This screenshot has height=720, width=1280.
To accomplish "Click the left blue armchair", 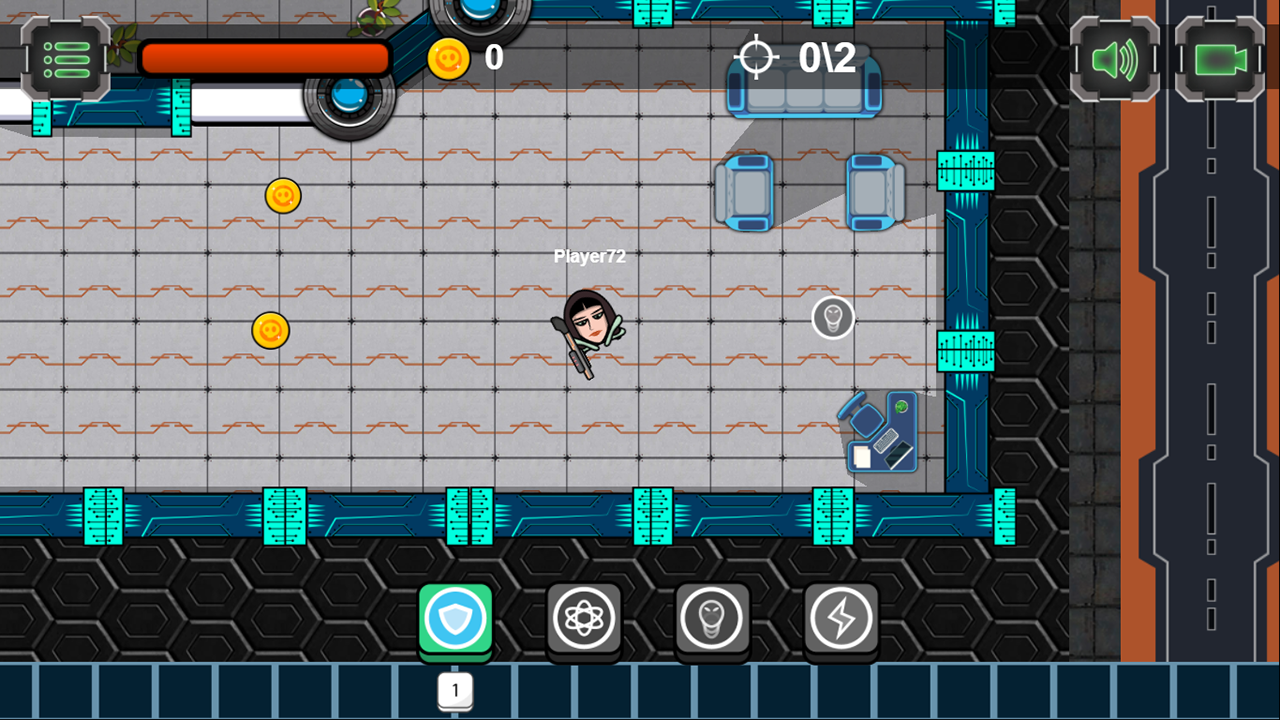I will (x=745, y=192).
